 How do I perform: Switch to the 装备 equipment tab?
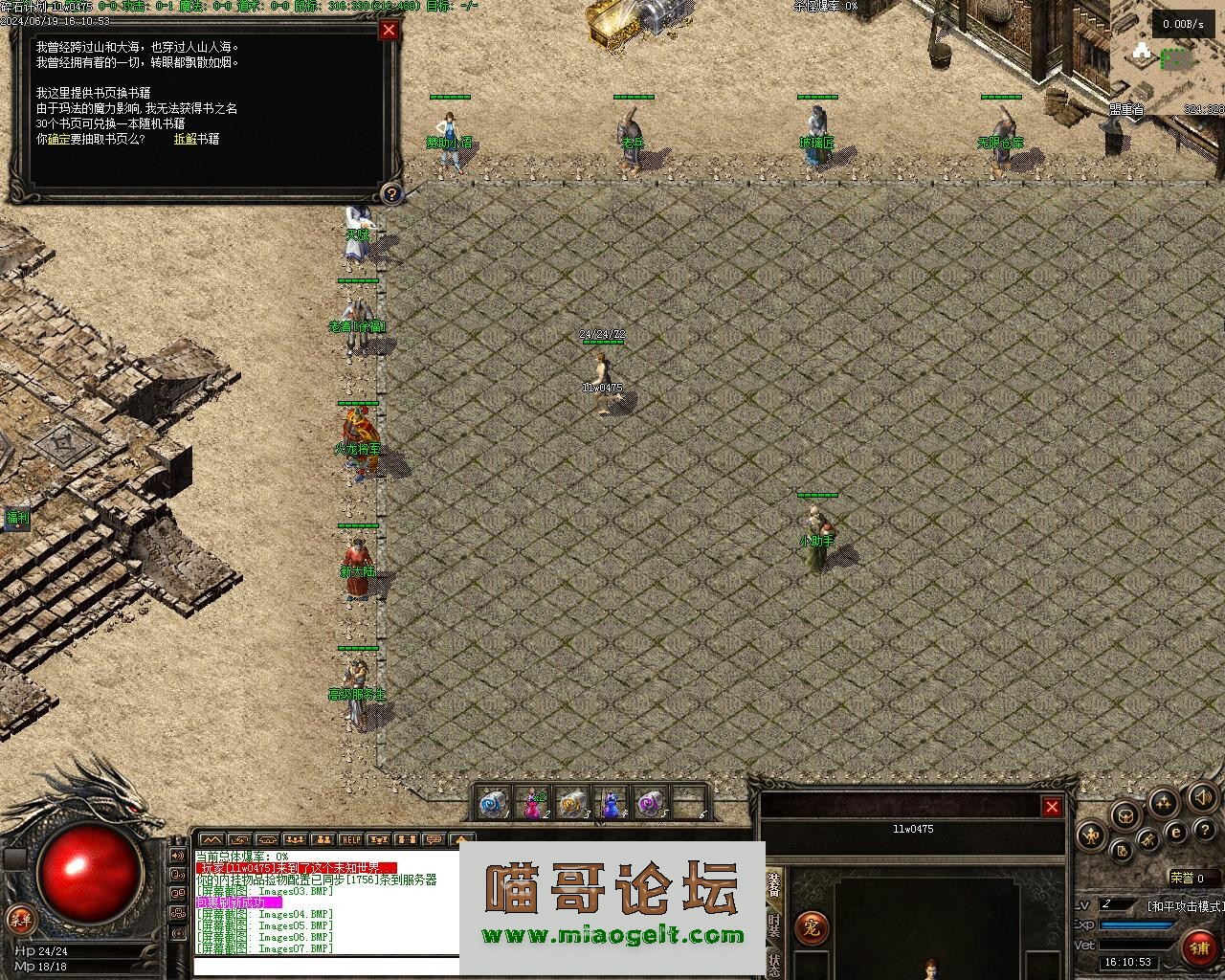pyautogui.click(x=773, y=887)
